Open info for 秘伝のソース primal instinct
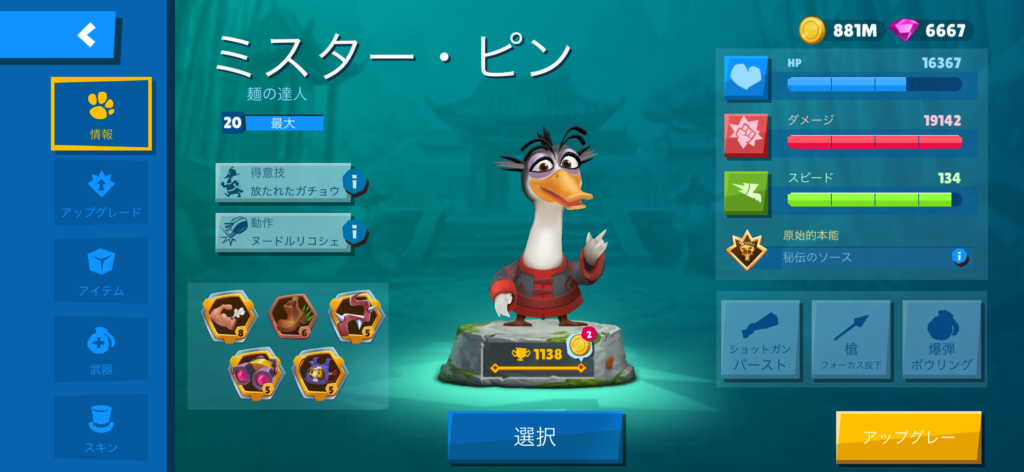The image size is (1024, 472). (959, 257)
